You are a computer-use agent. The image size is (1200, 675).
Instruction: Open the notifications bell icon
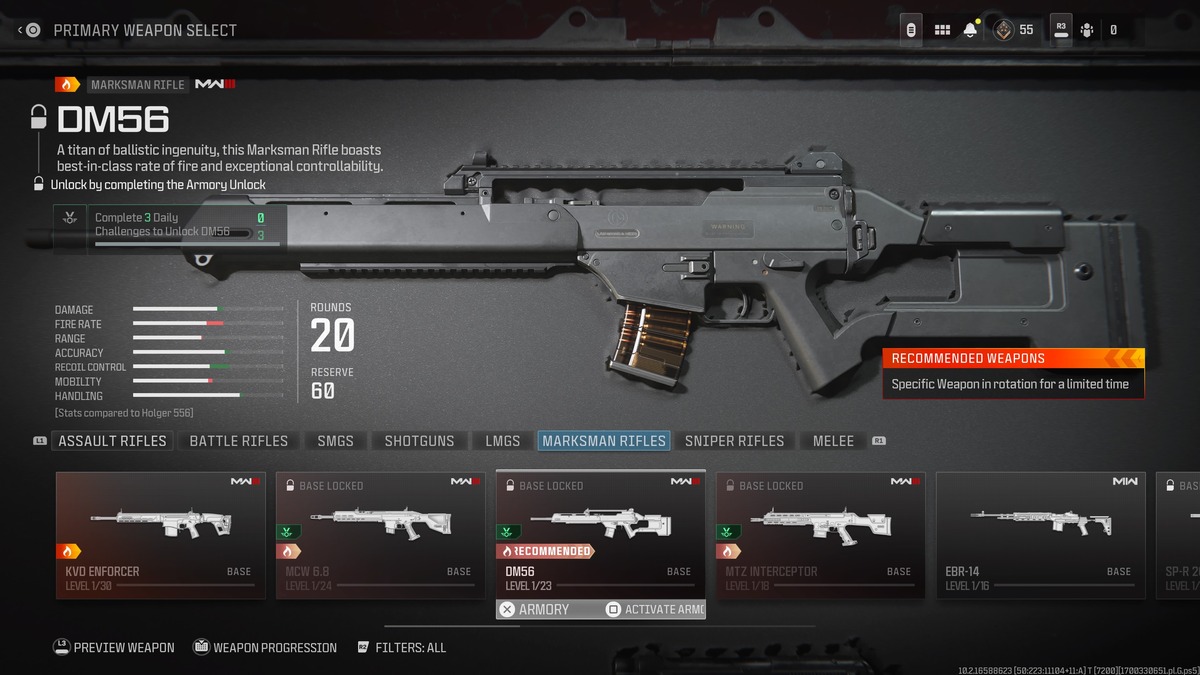(x=970, y=30)
